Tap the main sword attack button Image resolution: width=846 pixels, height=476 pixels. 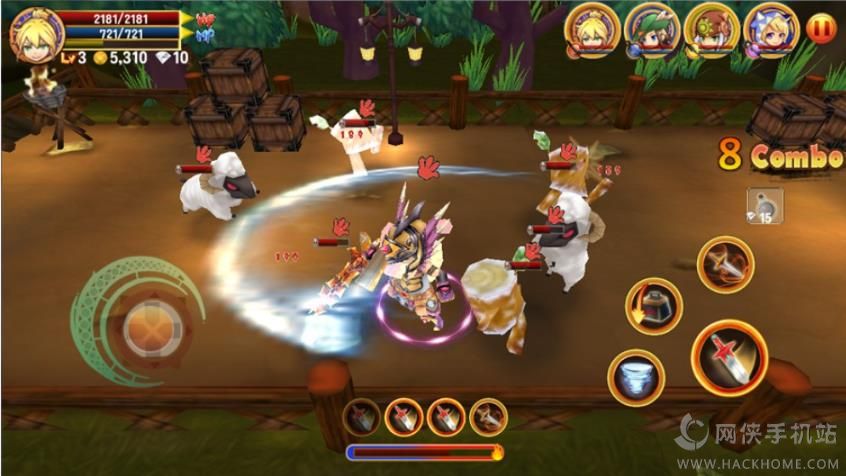click(729, 357)
